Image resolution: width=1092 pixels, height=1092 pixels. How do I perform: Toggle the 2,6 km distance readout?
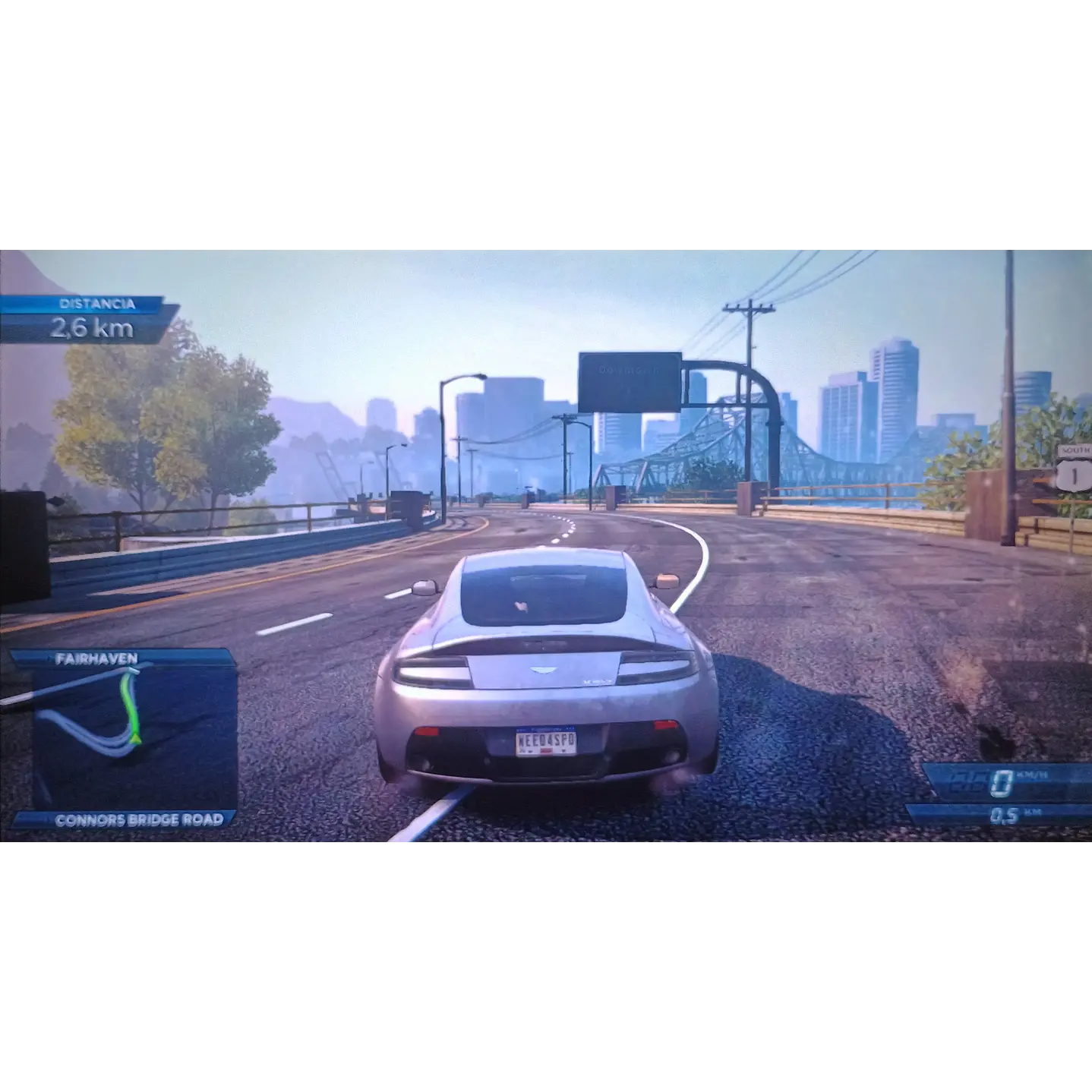(91, 328)
